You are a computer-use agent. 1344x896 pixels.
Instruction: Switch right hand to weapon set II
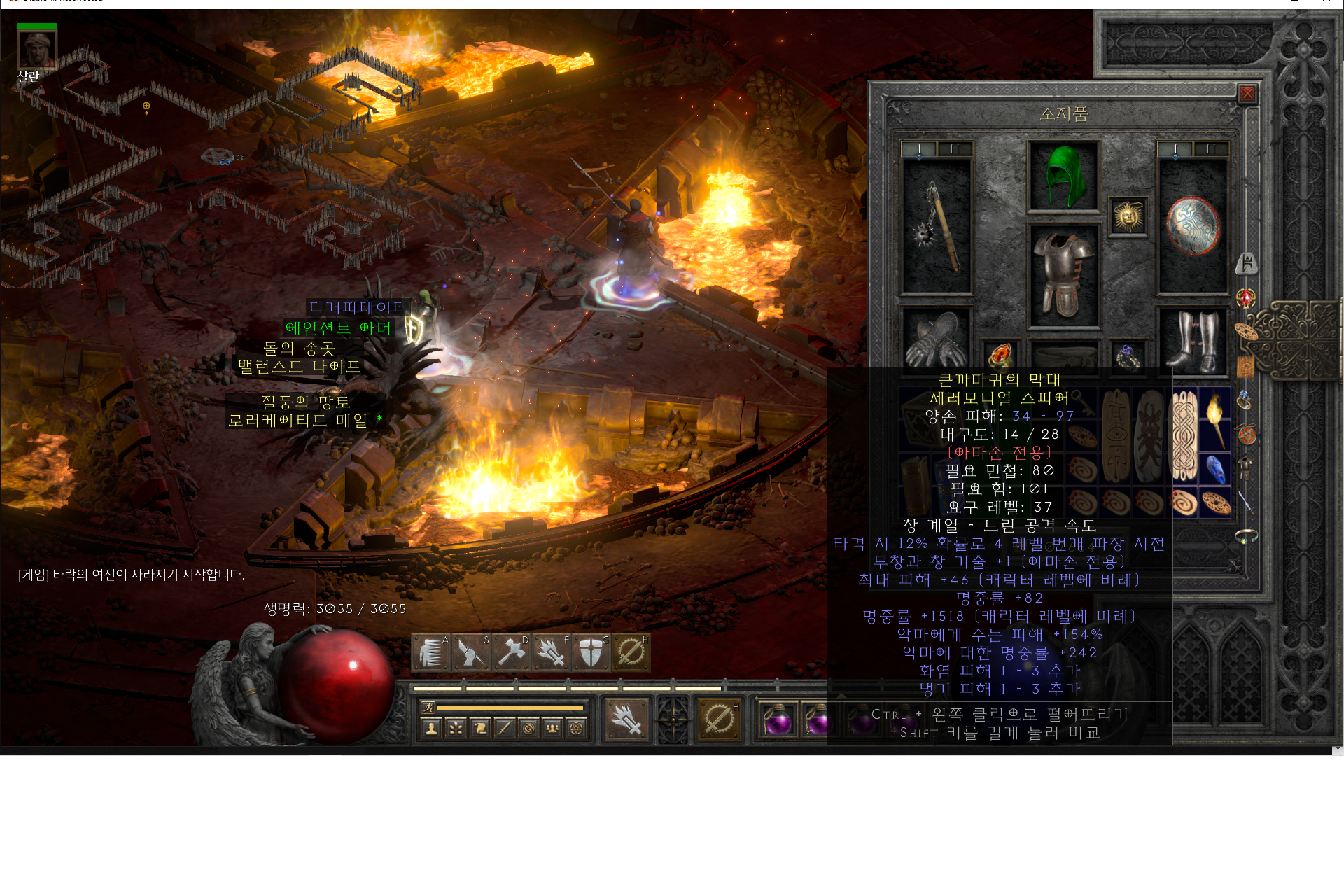click(1210, 148)
